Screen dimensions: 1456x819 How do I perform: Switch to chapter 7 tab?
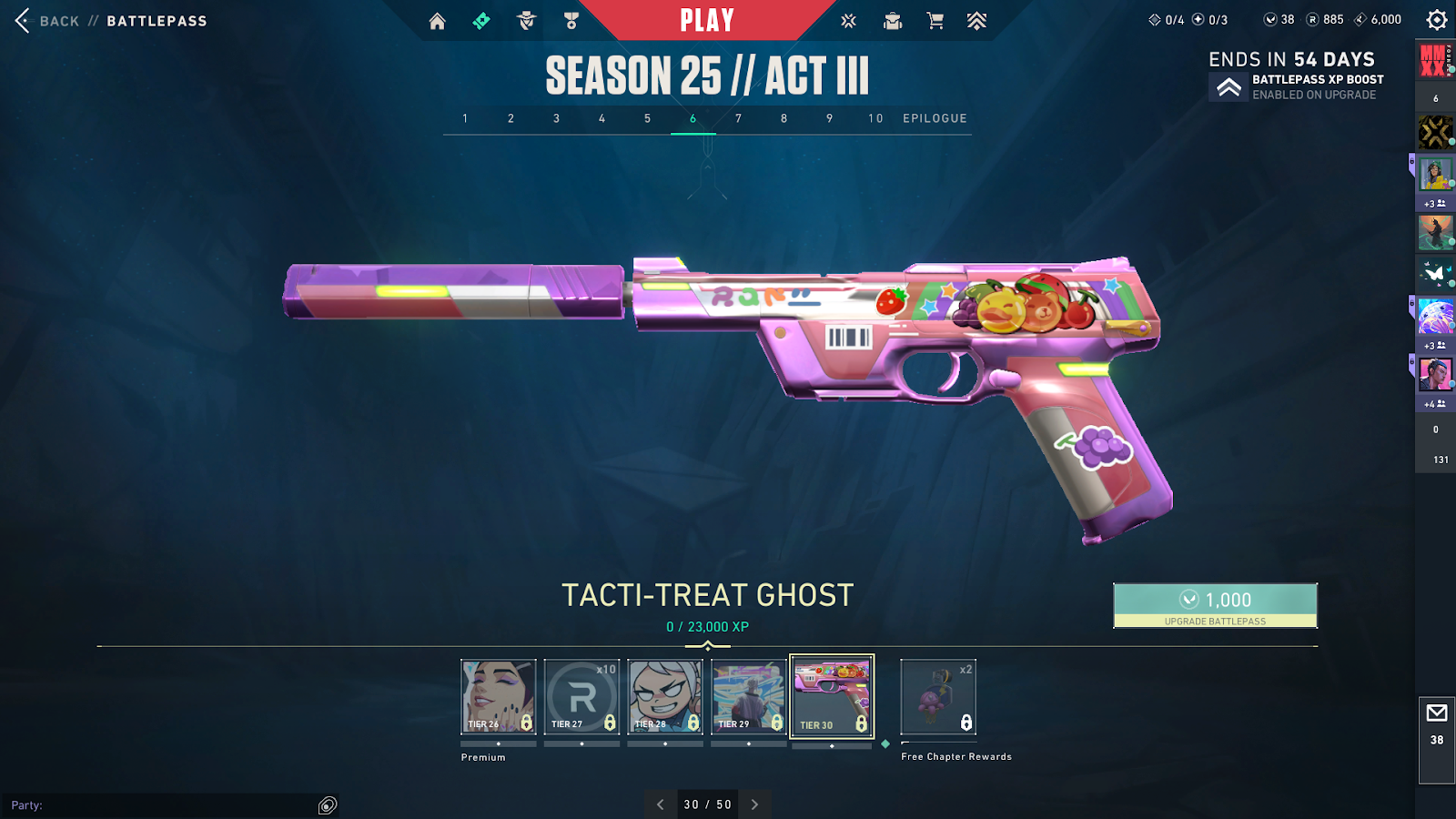[x=738, y=118]
